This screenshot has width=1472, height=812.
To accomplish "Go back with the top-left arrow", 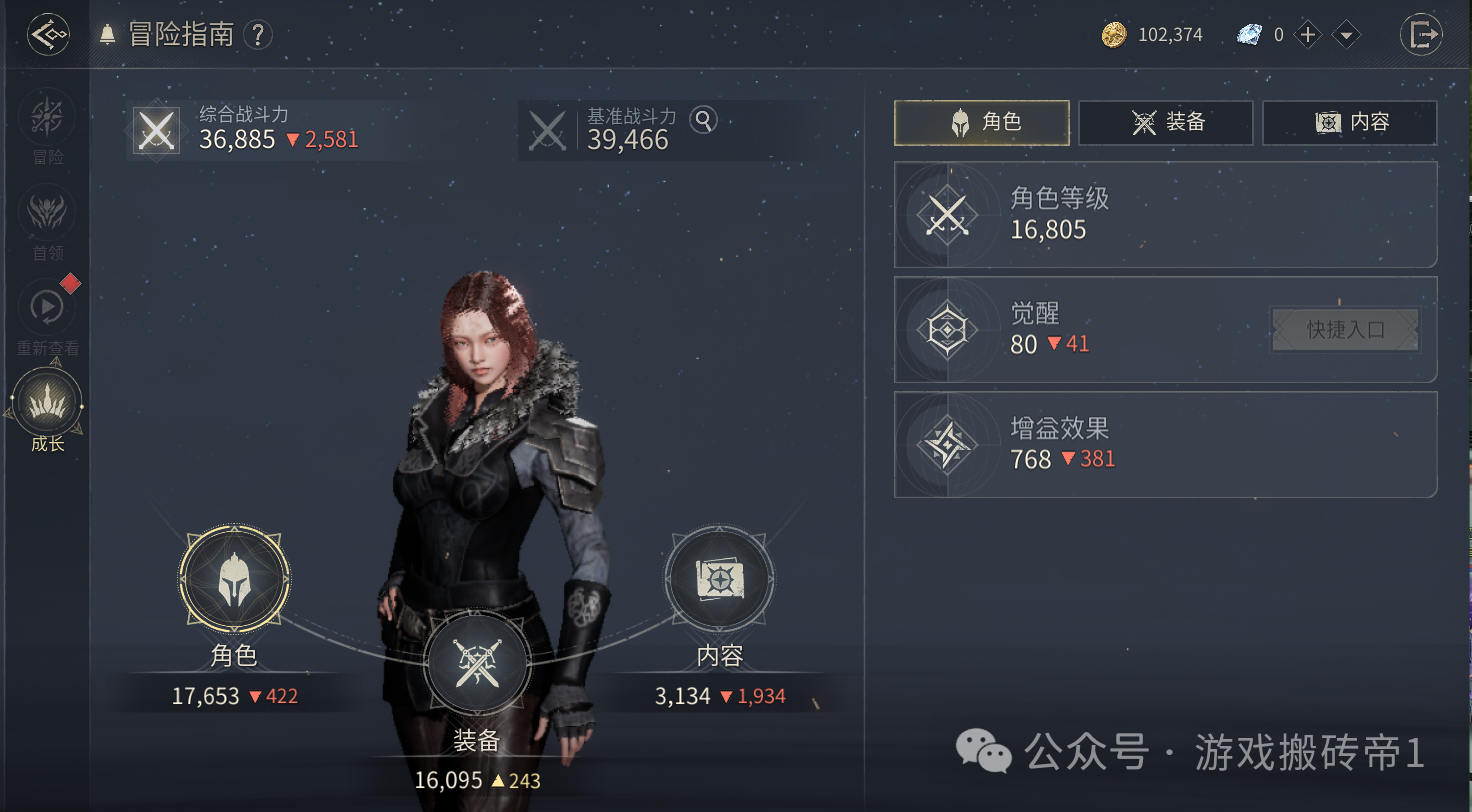I will pyautogui.click(x=47, y=36).
